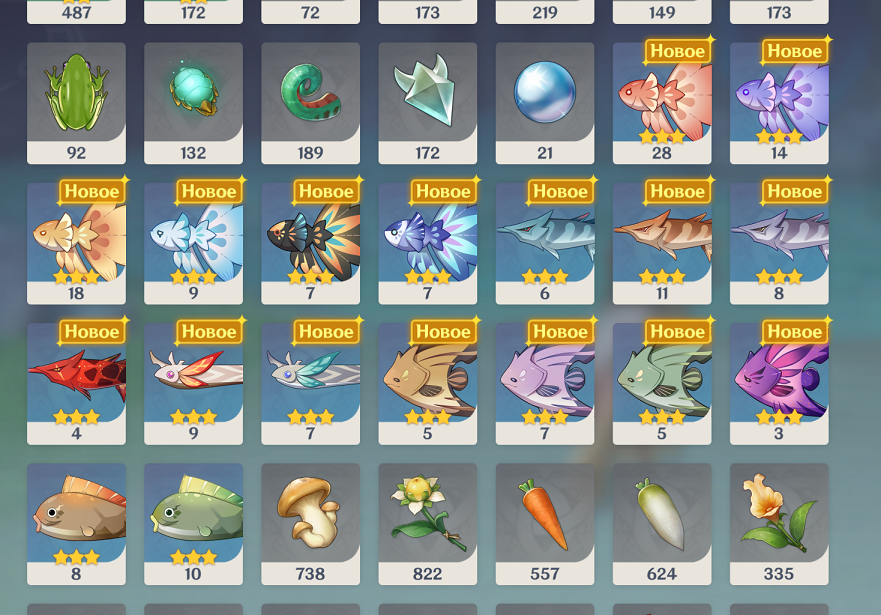Choose the white radish slot
Image resolution: width=881 pixels, height=615 pixels.
(662, 523)
